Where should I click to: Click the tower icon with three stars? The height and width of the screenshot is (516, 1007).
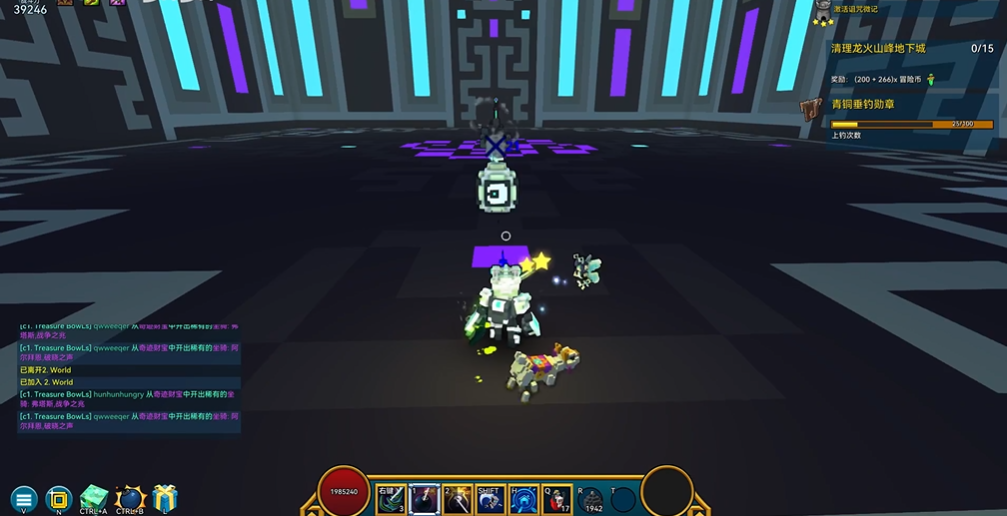823,13
